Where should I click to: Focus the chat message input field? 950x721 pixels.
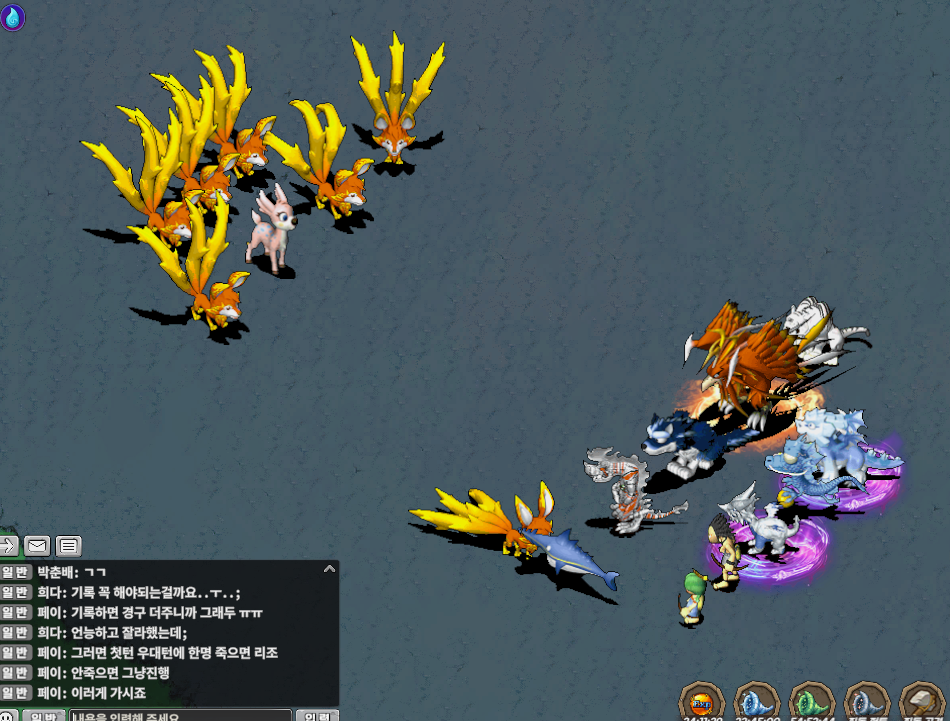pyautogui.click(x=180, y=716)
